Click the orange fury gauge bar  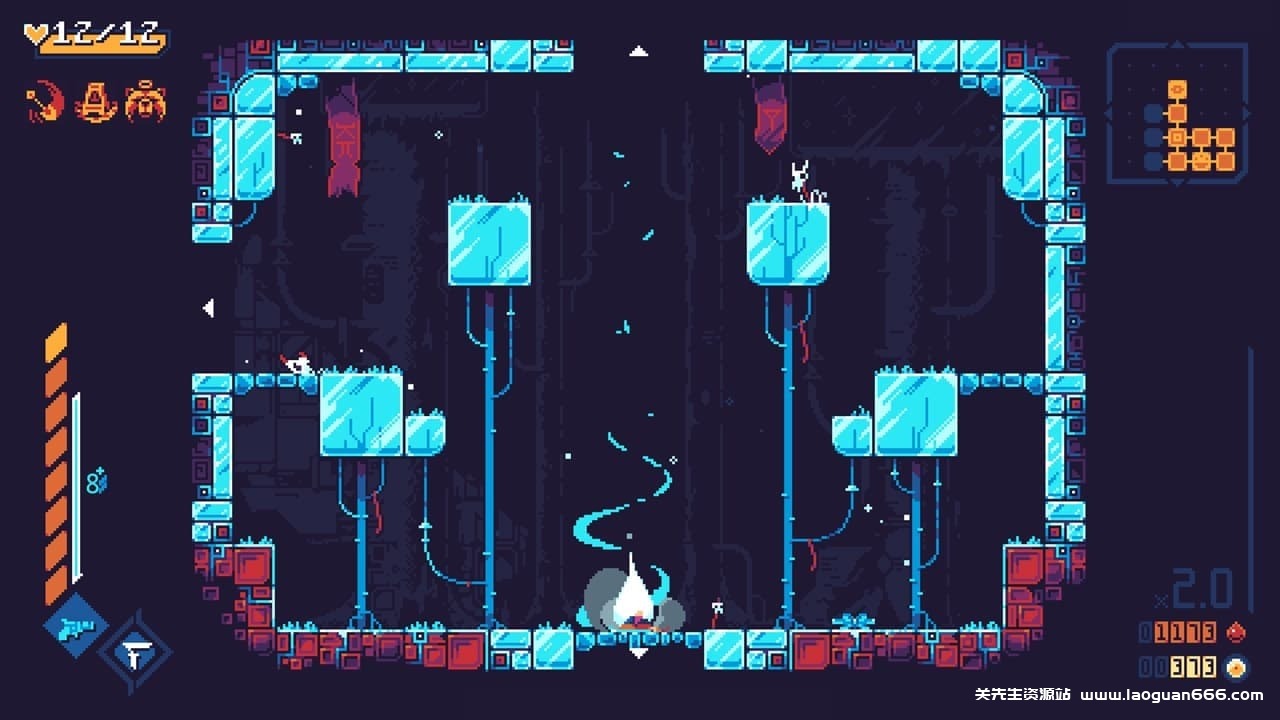point(56,460)
